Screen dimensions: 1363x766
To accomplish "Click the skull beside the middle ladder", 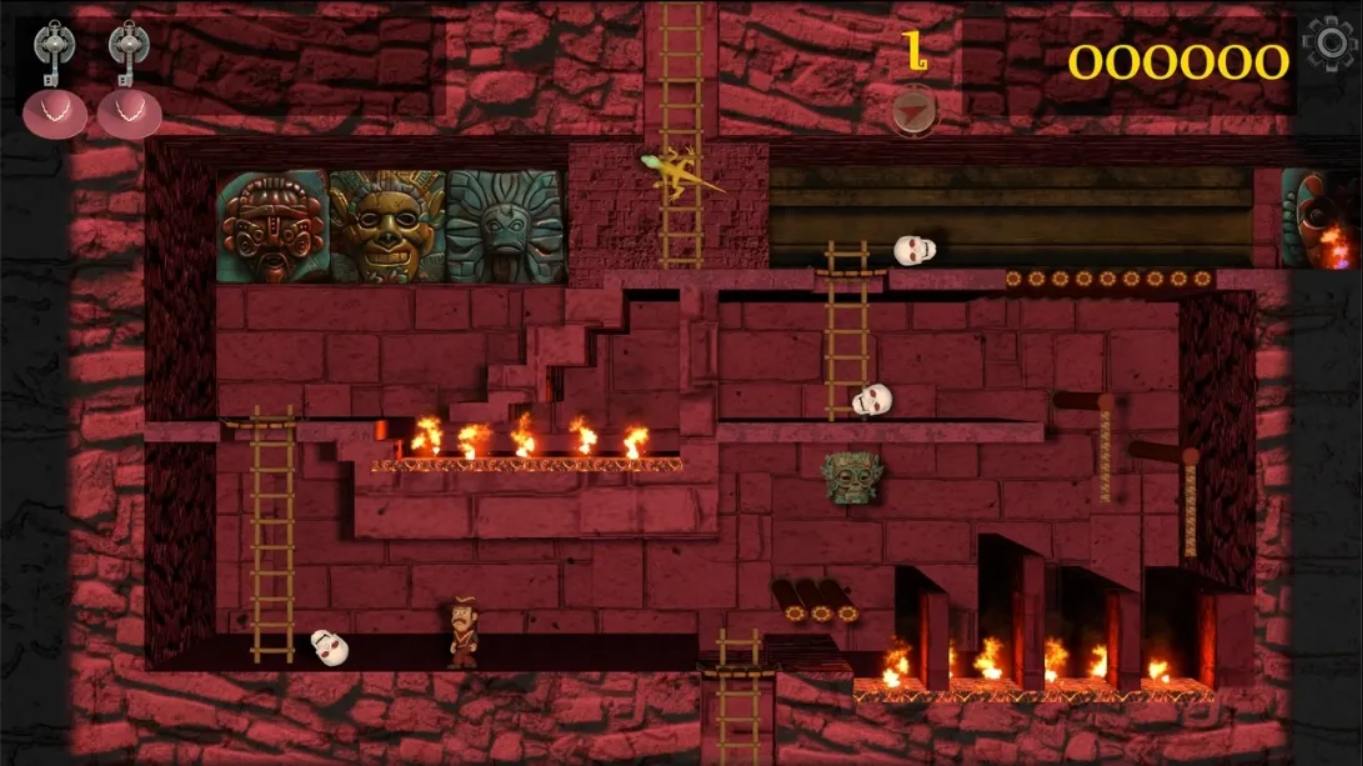I will tap(872, 398).
